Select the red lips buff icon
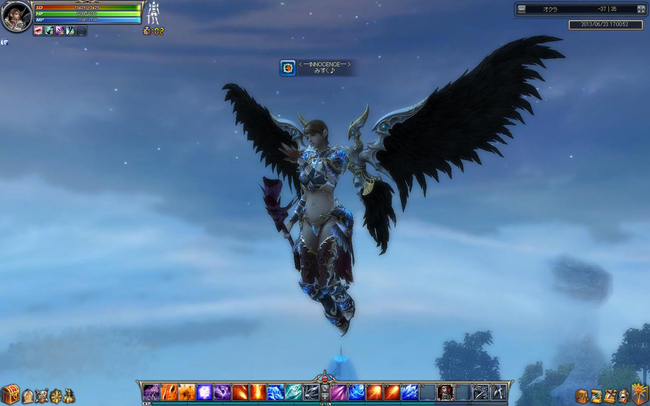 coord(38,31)
